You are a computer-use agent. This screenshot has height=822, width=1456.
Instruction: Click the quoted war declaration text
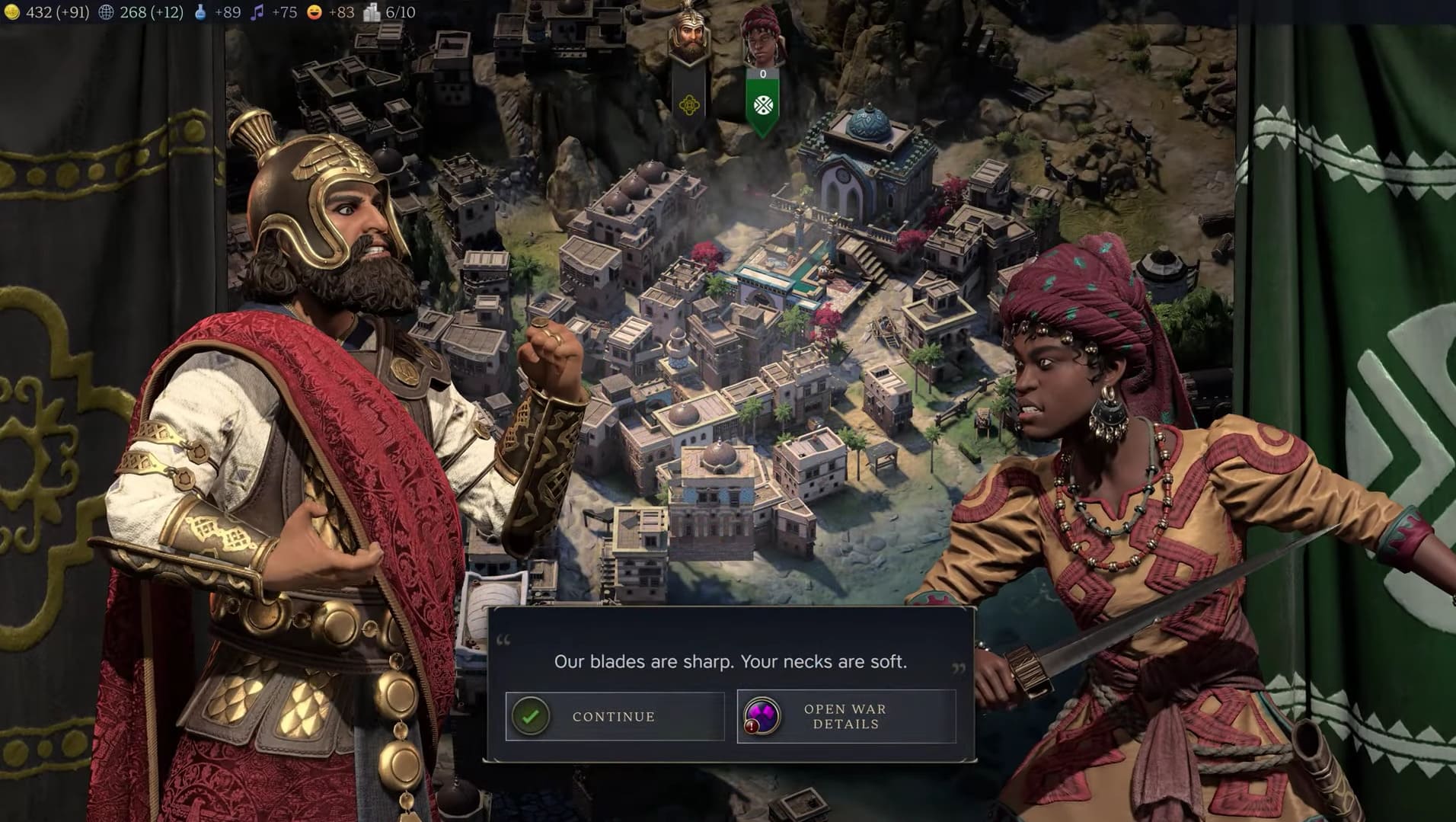click(729, 661)
